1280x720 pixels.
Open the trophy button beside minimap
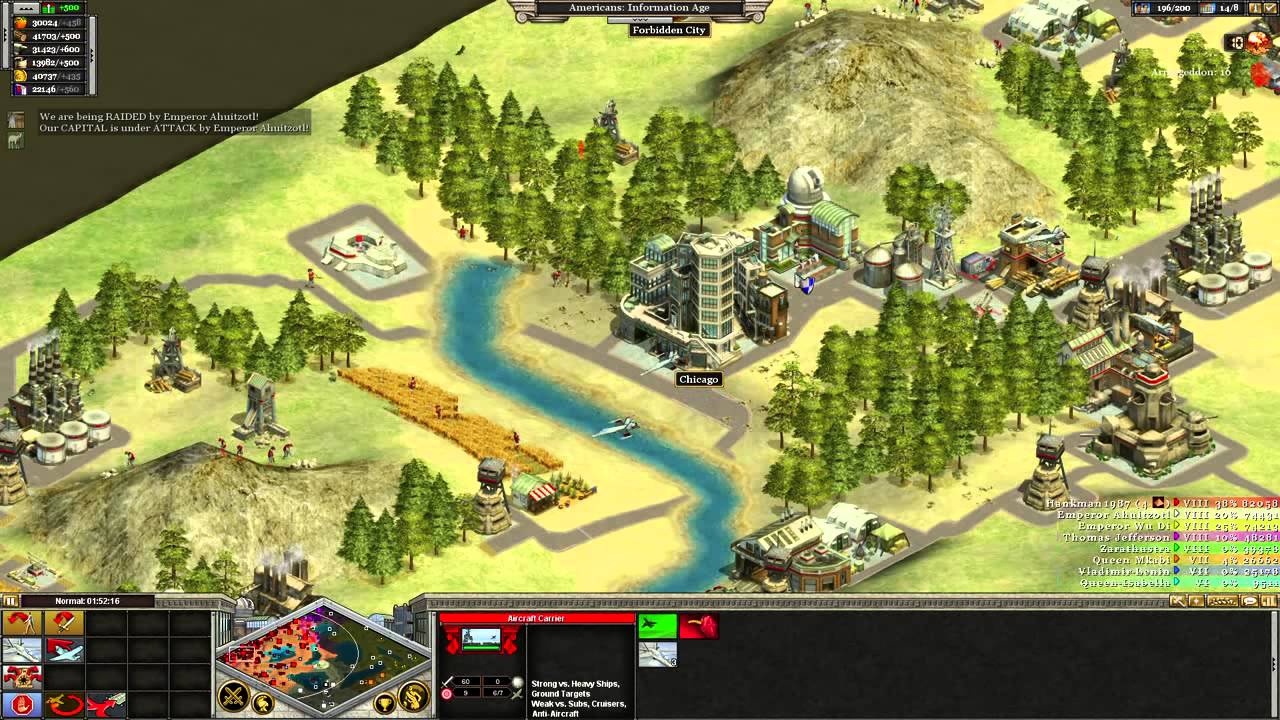(383, 704)
